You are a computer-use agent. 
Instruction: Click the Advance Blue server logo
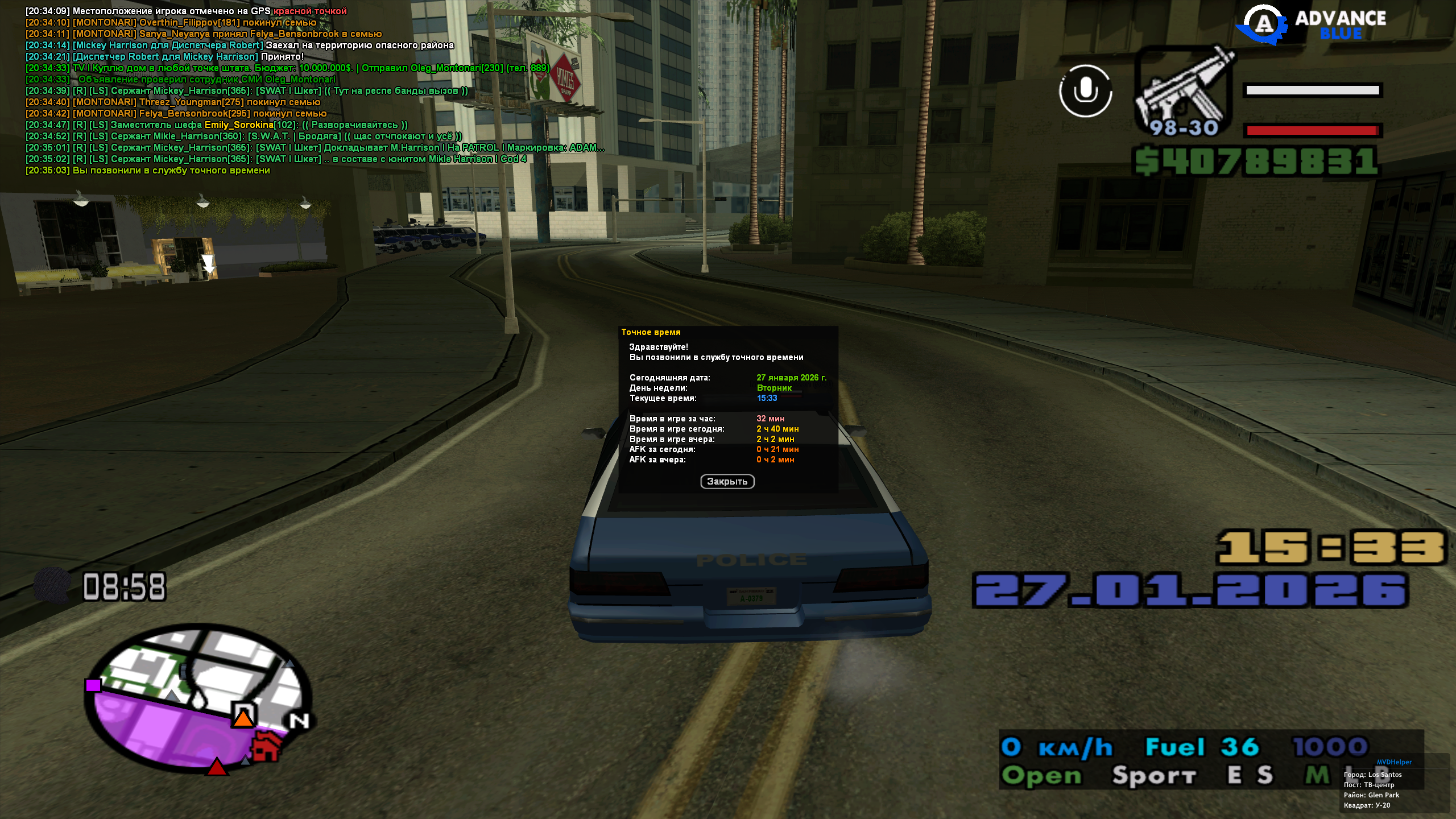click(x=1314, y=24)
